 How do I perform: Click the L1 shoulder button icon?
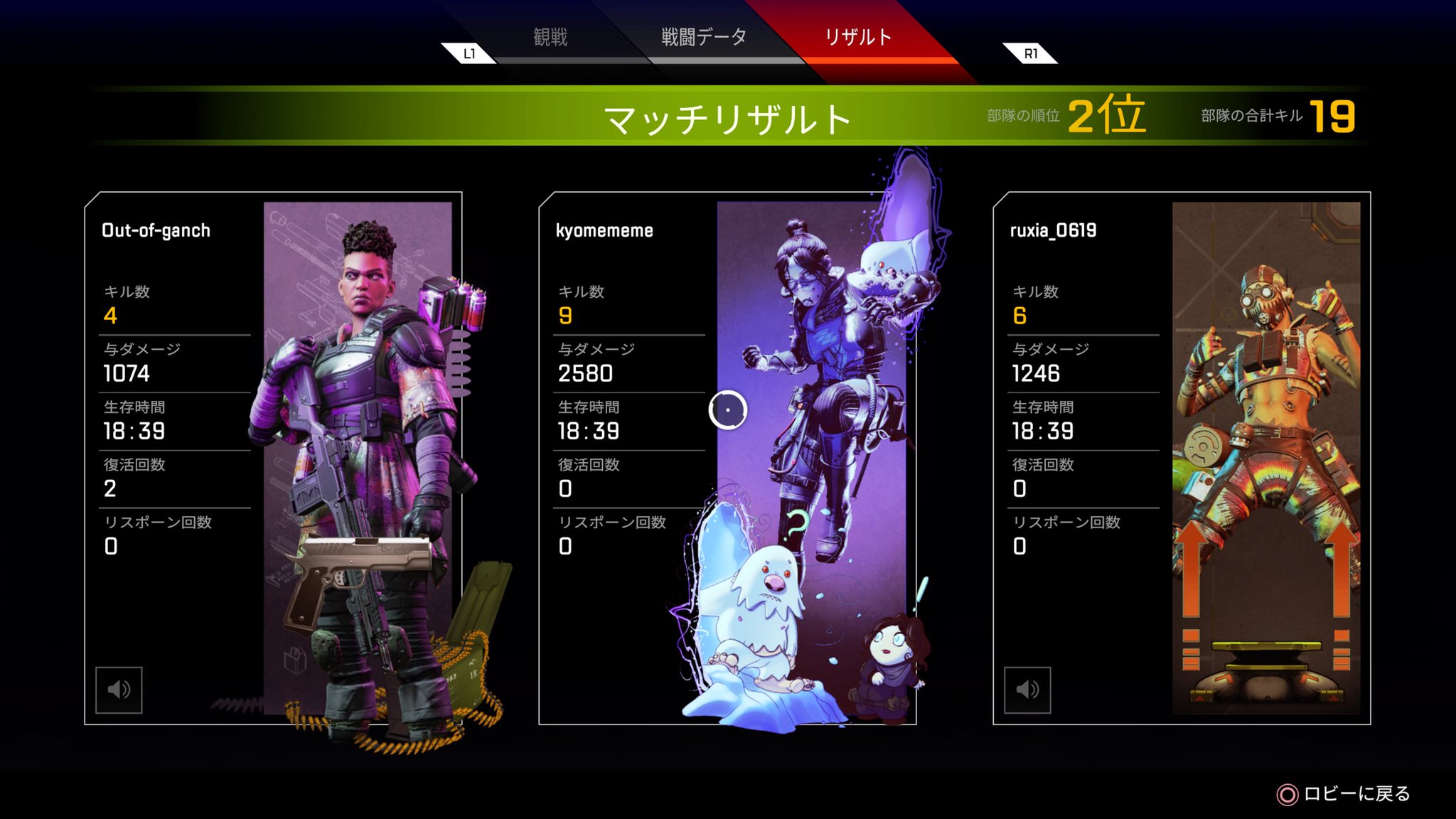469,53
